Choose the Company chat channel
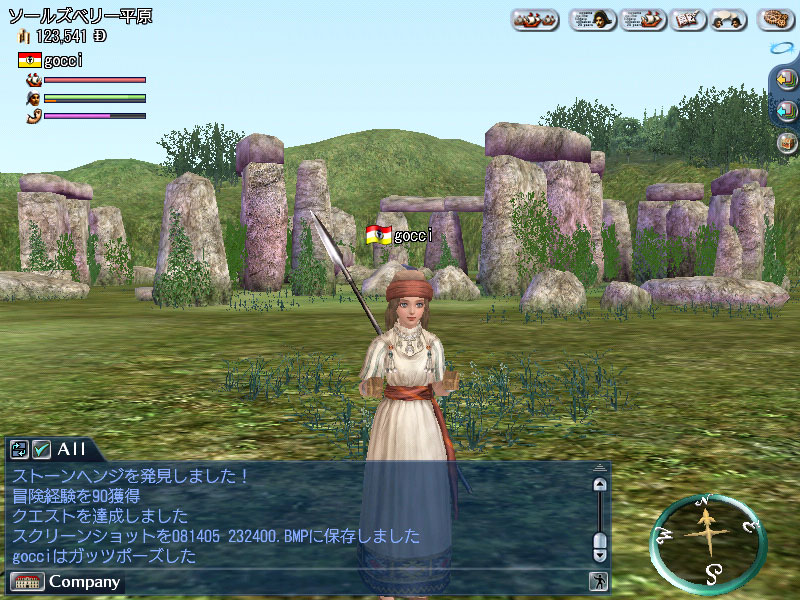This screenshot has width=800, height=600. (84, 581)
